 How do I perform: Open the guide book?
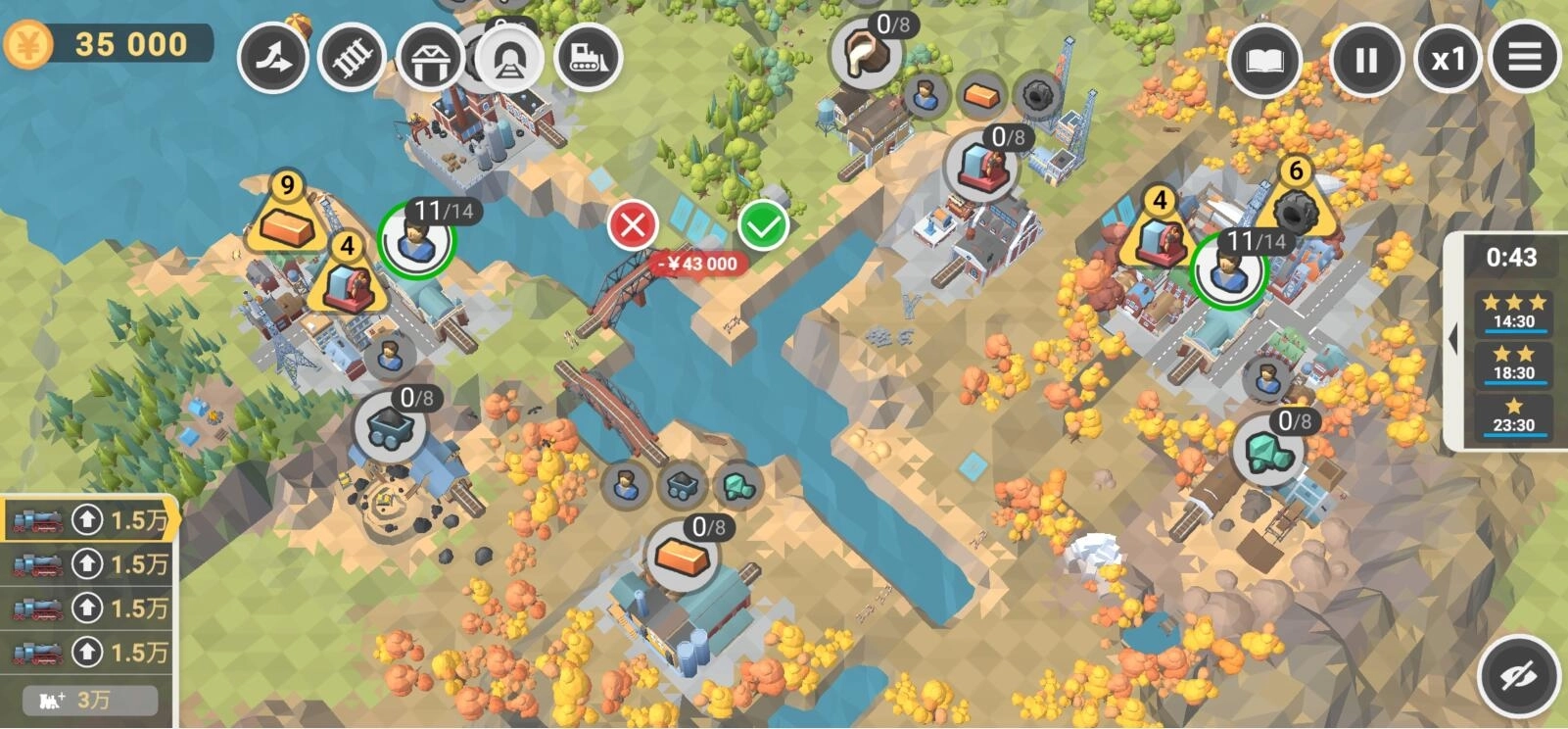(x=1263, y=60)
